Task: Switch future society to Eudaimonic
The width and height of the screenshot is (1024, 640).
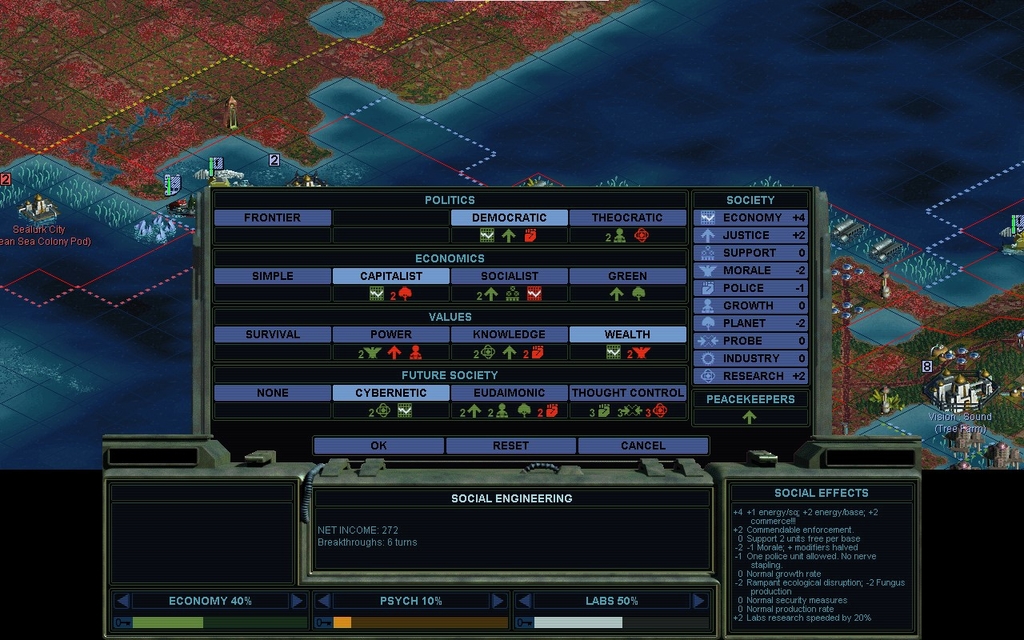Action: tap(509, 393)
